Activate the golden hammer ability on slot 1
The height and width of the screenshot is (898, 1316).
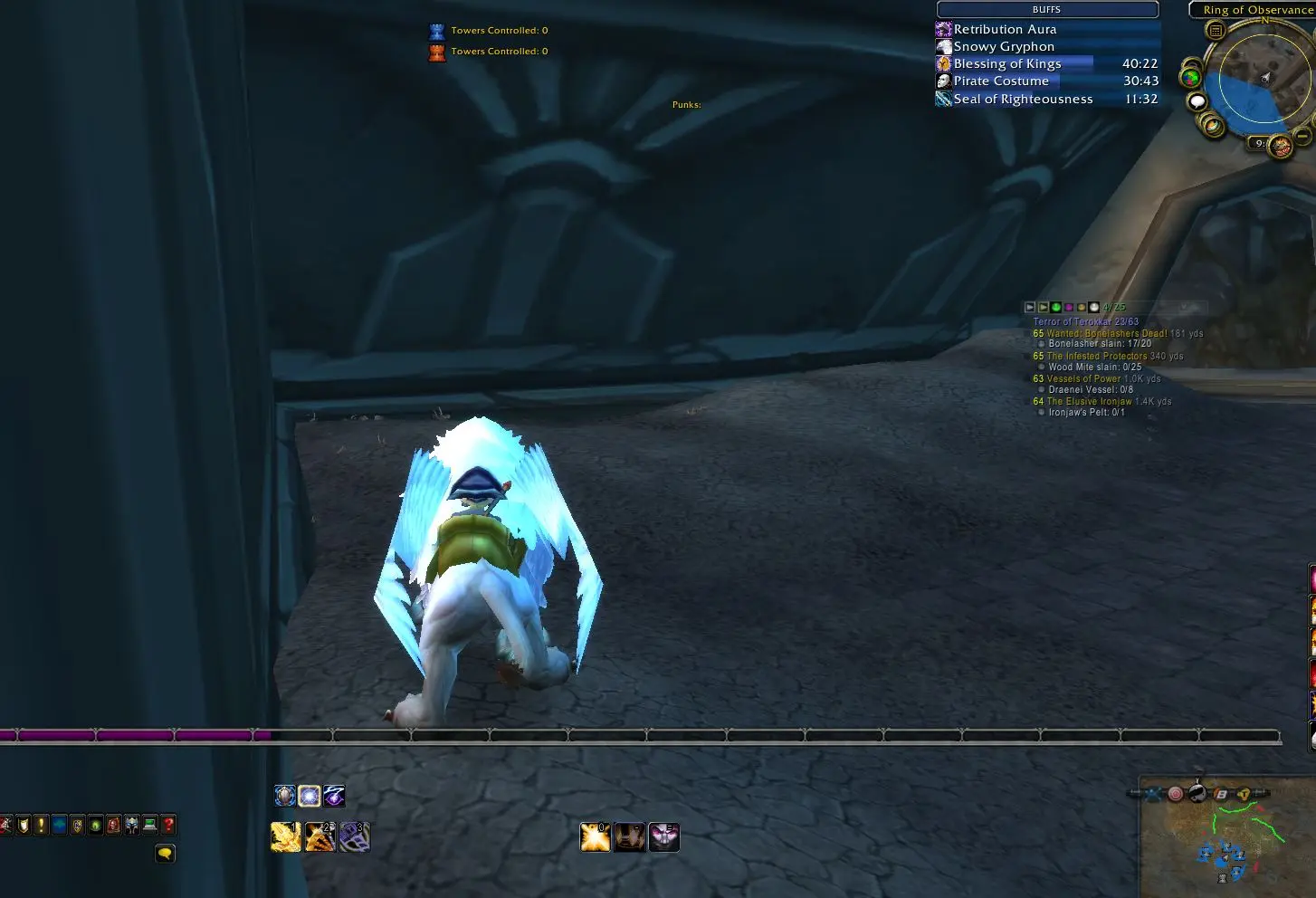pyautogui.click(x=286, y=837)
